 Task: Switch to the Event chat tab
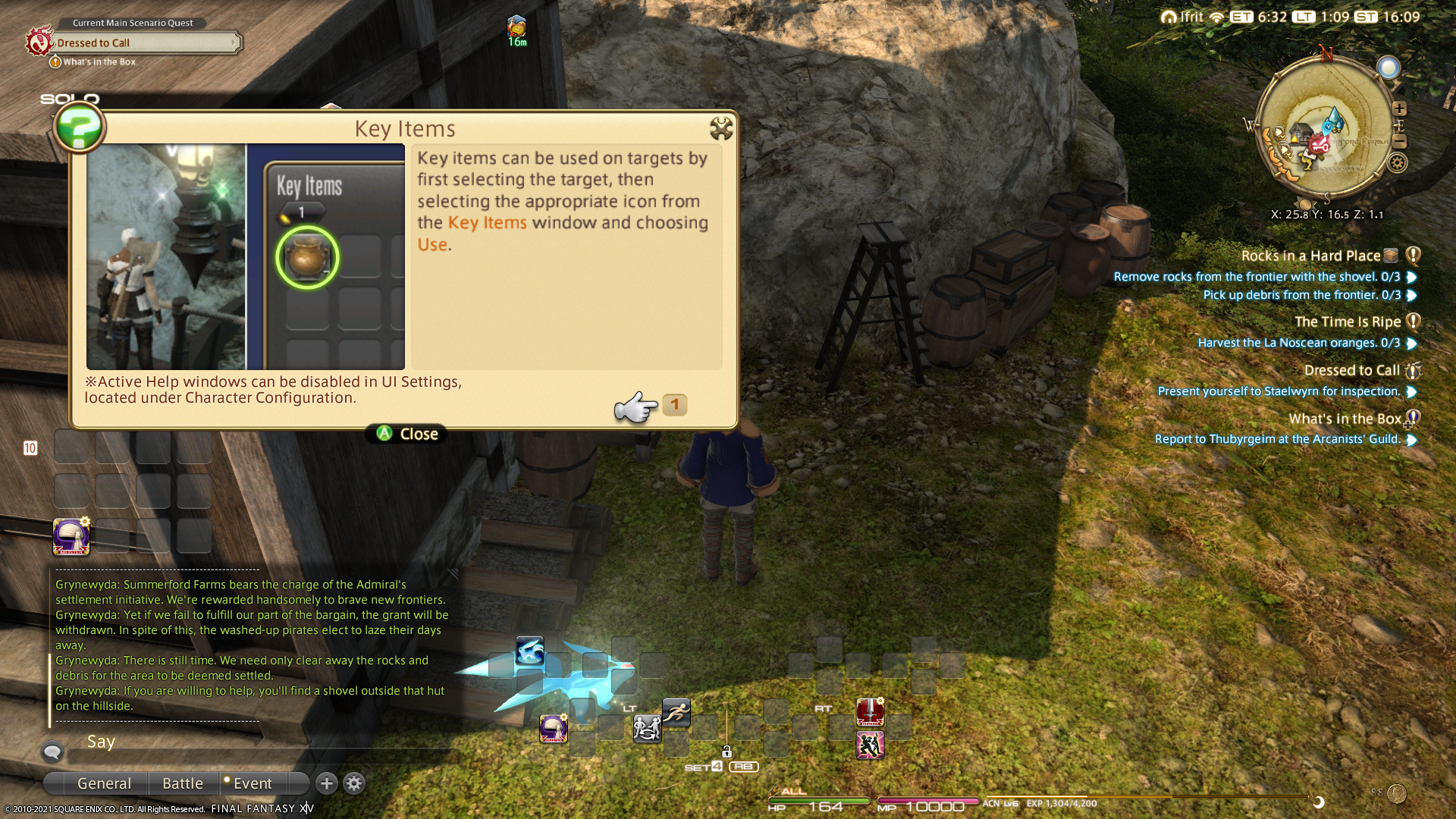point(252,783)
